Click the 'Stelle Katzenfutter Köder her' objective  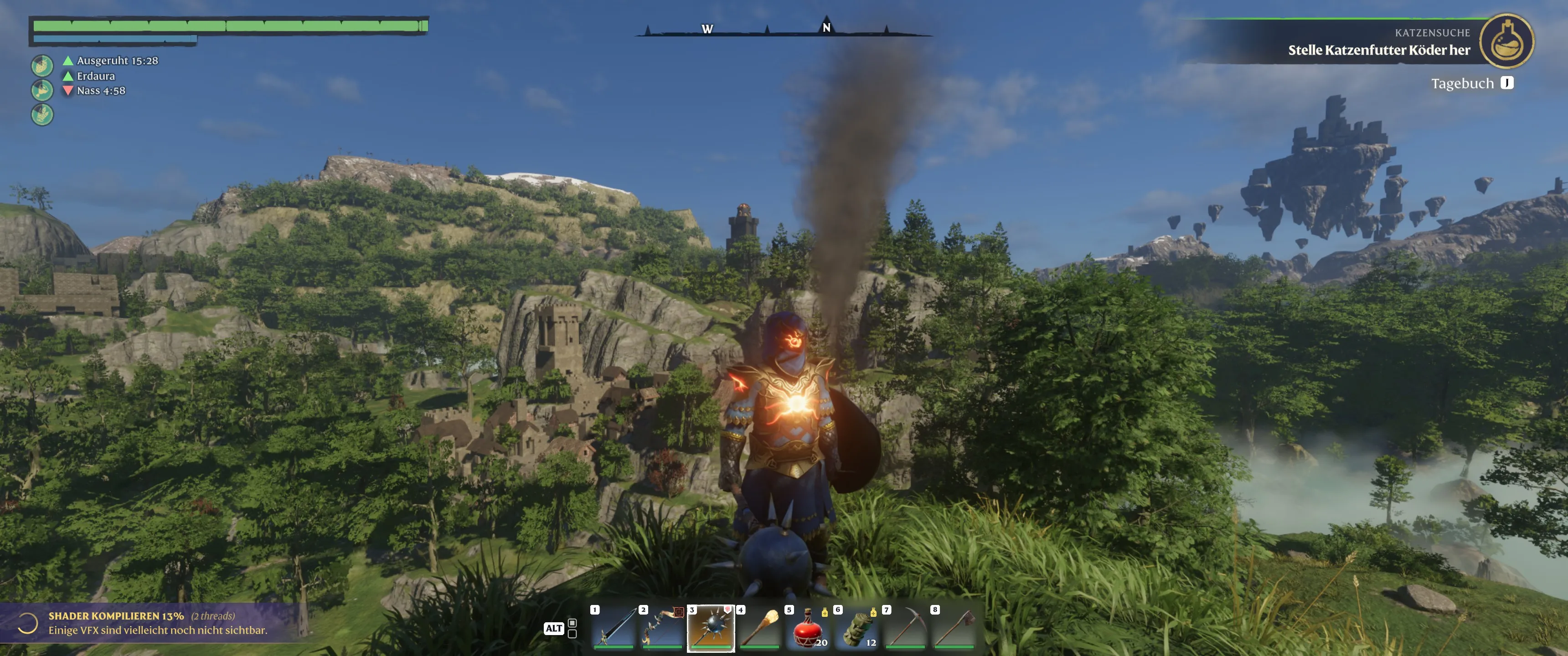[1379, 50]
